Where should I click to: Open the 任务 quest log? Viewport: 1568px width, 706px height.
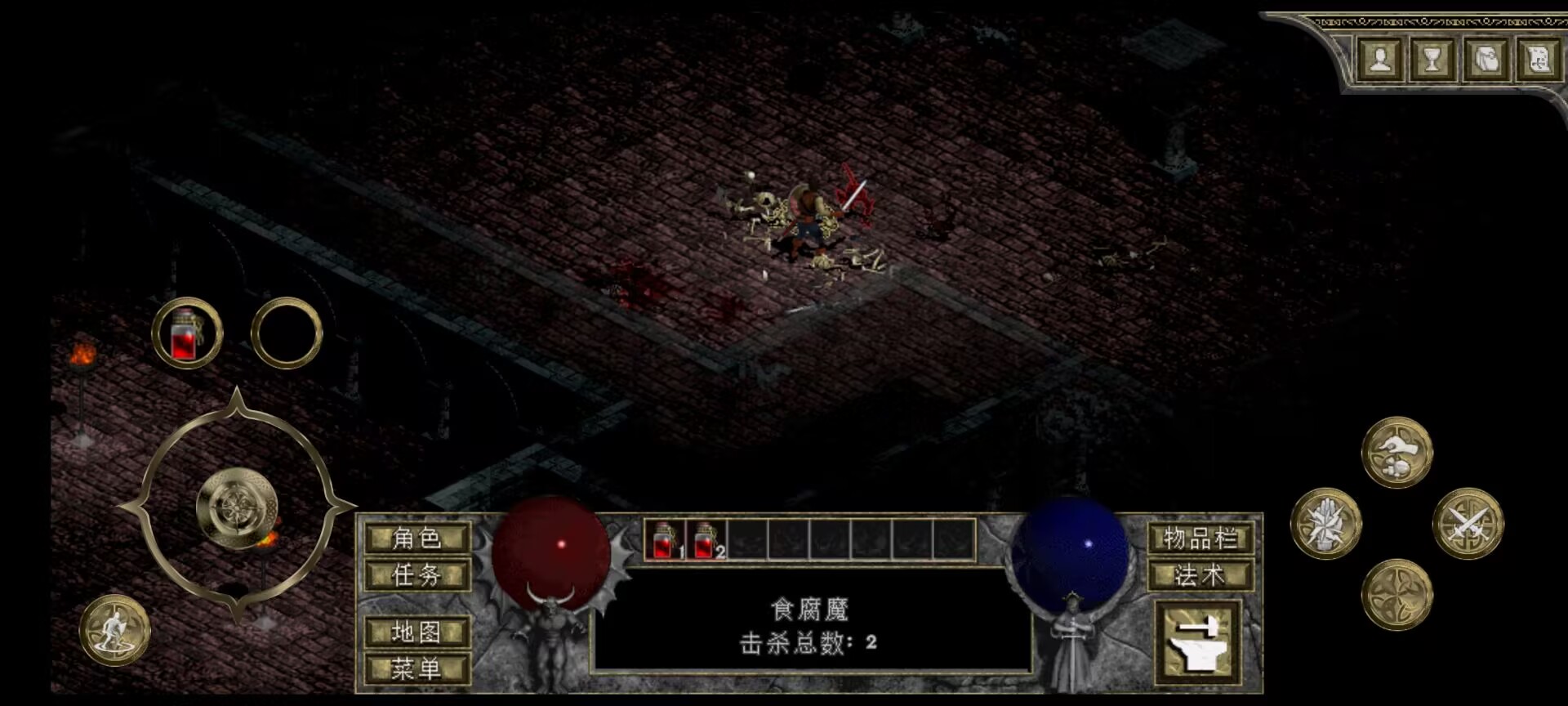click(417, 575)
